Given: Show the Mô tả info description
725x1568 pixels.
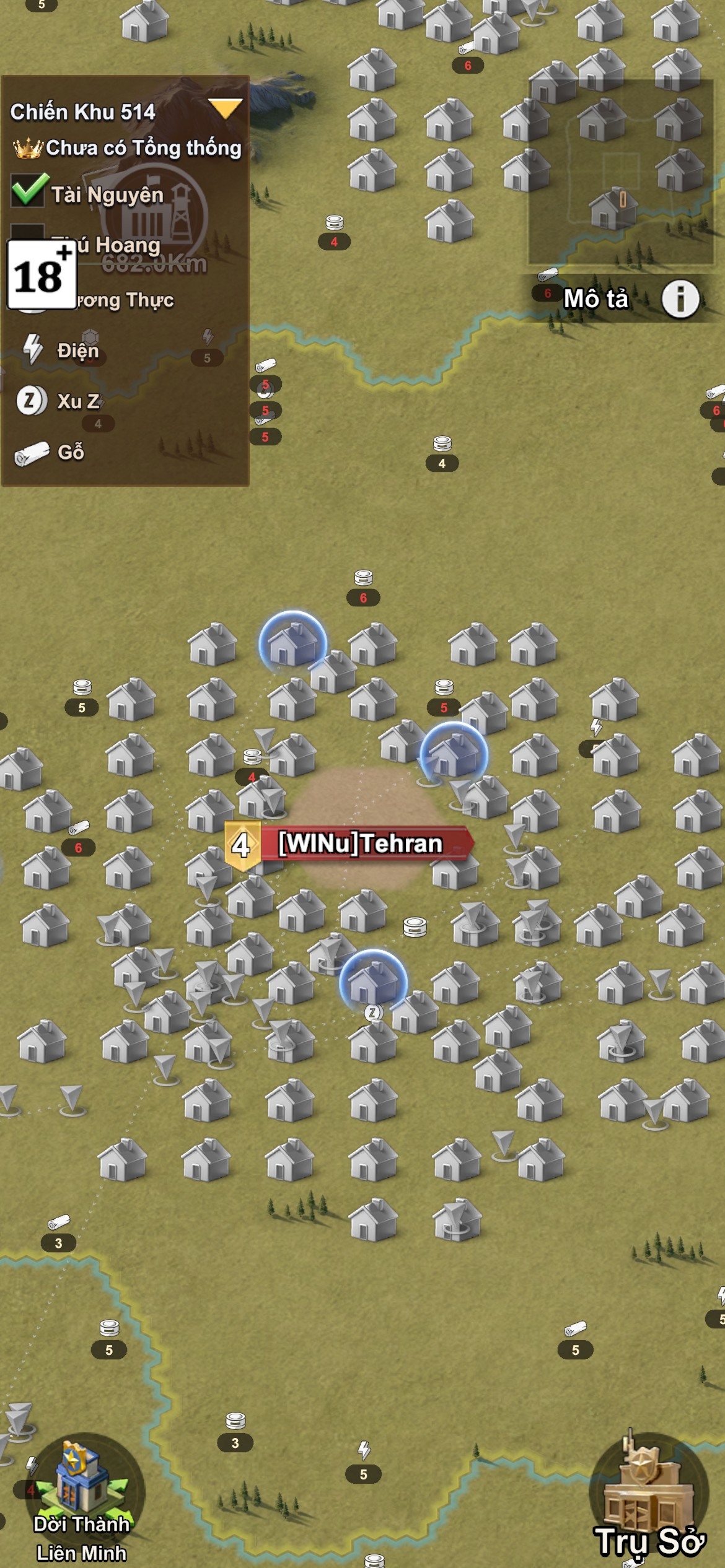Looking at the screenshot, I should click(x=680, y=299).
